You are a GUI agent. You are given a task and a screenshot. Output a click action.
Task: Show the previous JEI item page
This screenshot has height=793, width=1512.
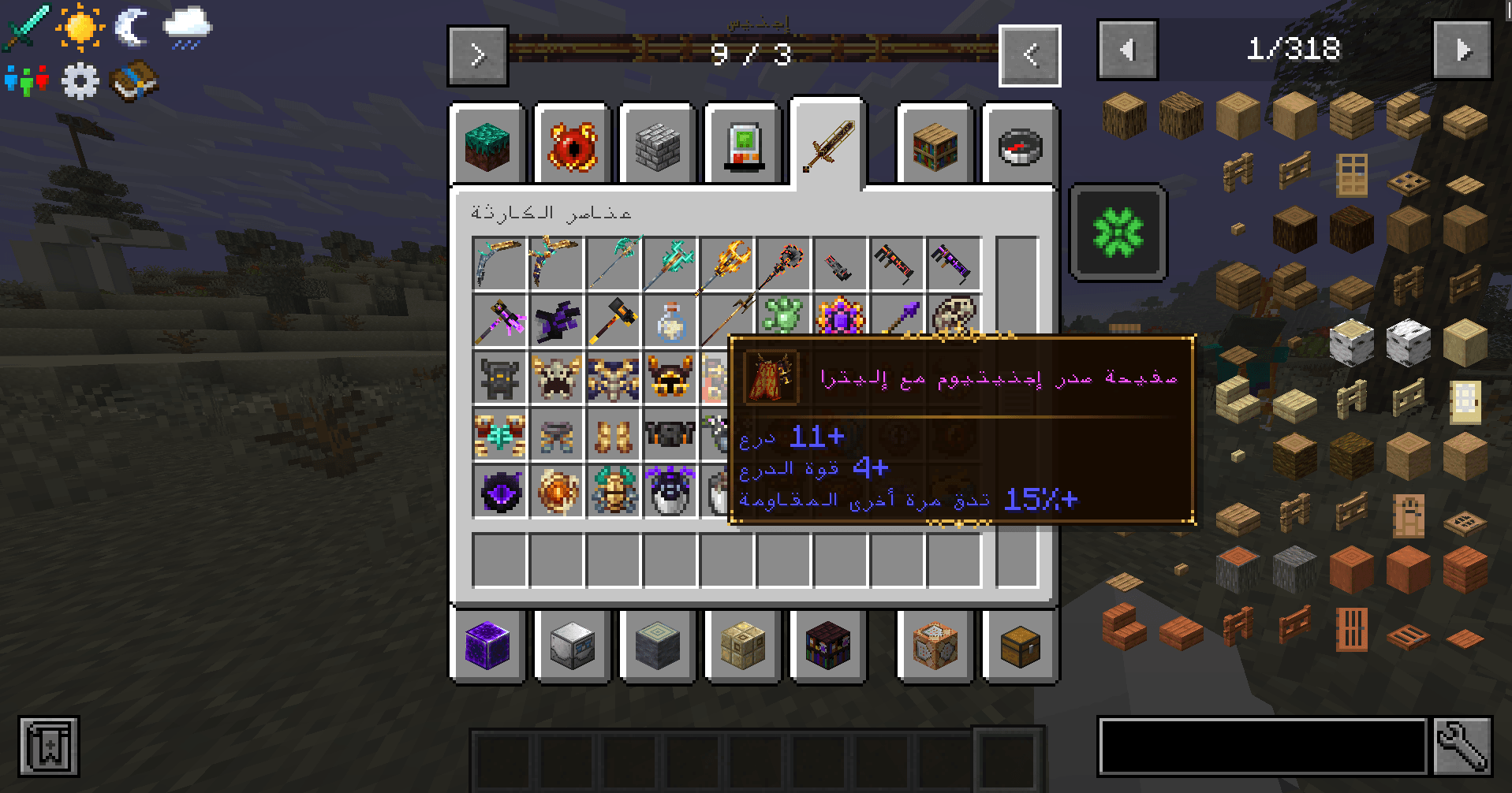point(1127,50)
